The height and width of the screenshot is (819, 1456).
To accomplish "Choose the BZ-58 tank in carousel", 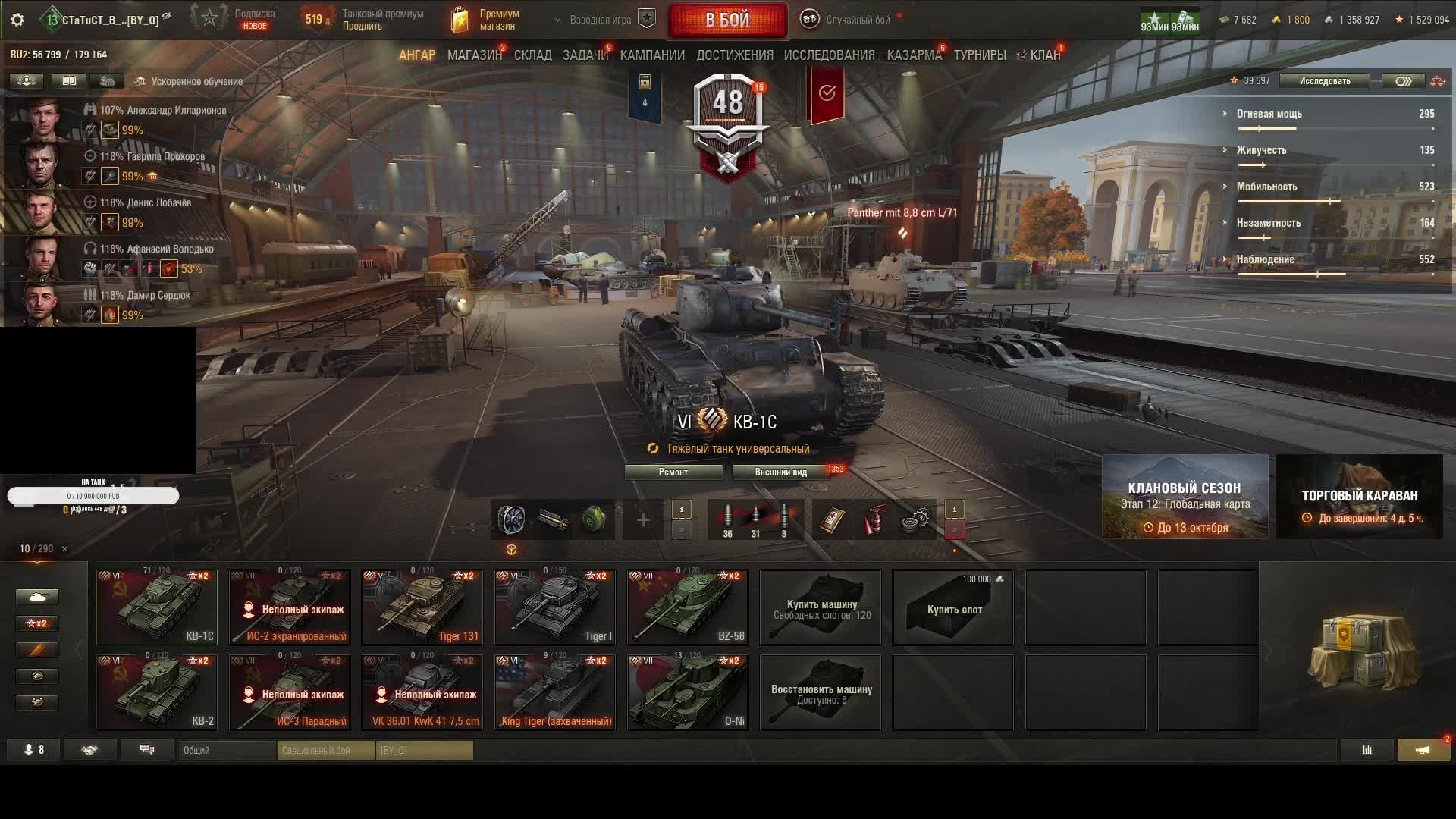I will click(x=687, y=607).
